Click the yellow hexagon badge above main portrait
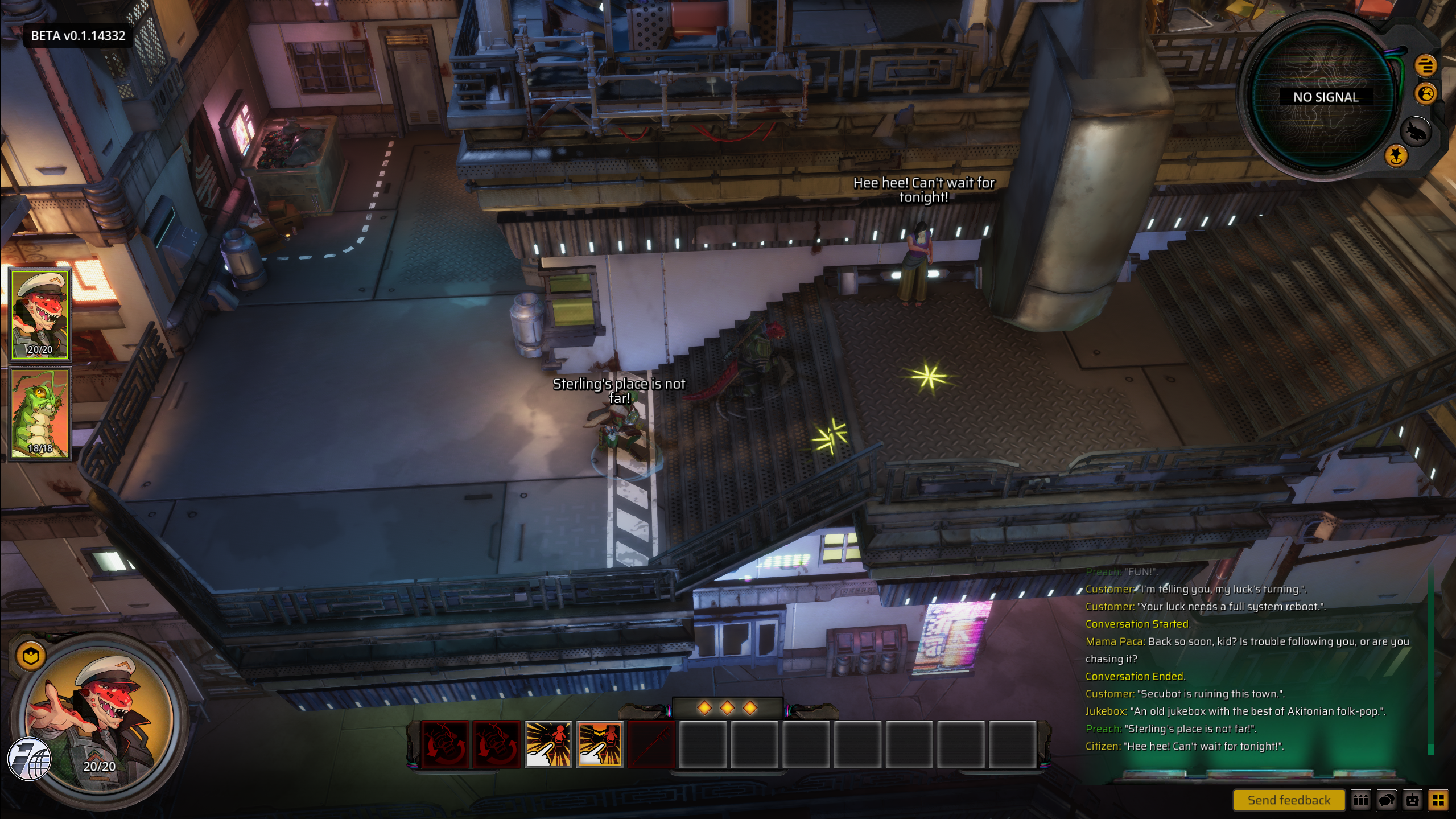This screenshot has width=1456, height=819. pos(31,656)
